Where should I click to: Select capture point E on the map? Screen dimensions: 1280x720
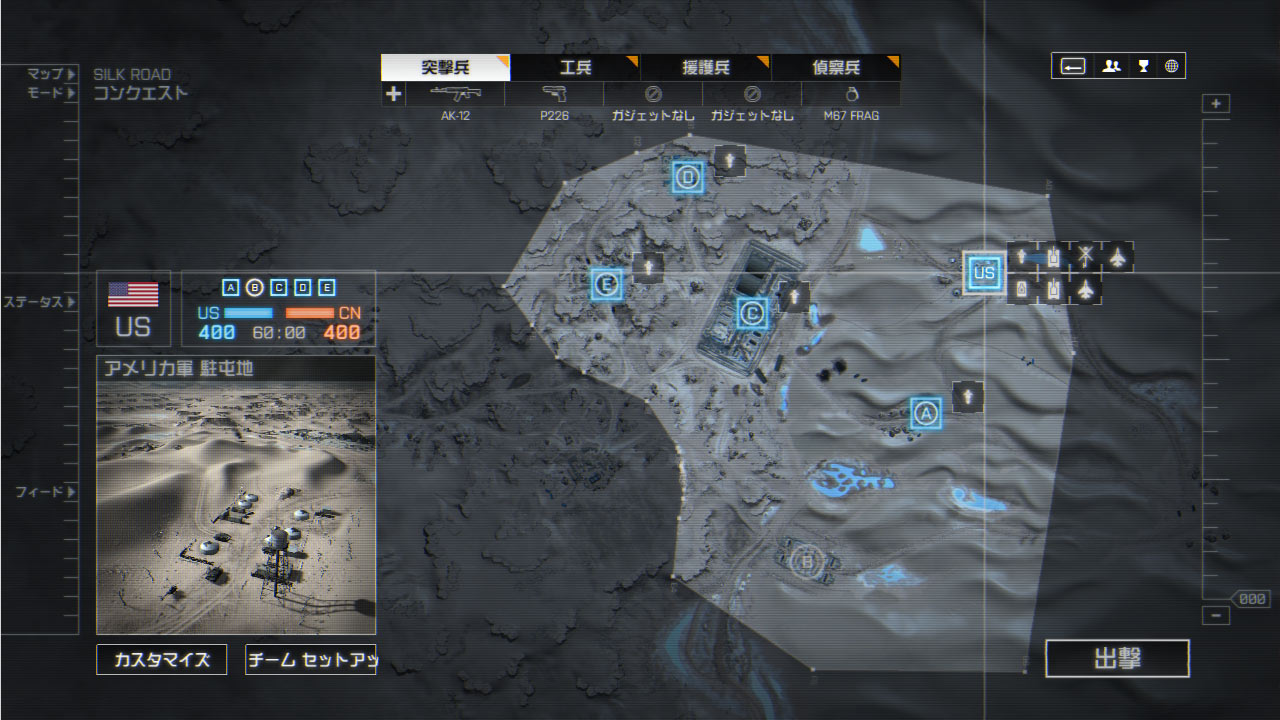coord(606,284)
